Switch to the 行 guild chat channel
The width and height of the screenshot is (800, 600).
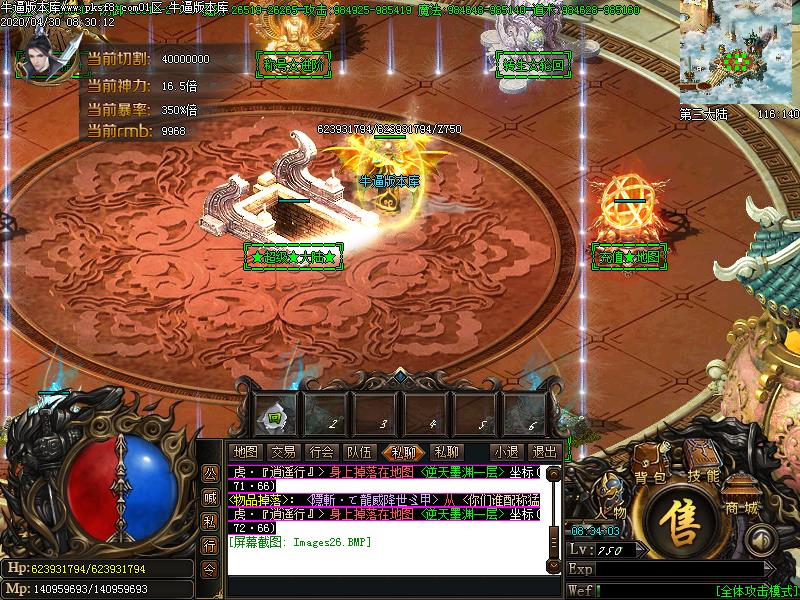coord(210,545)
